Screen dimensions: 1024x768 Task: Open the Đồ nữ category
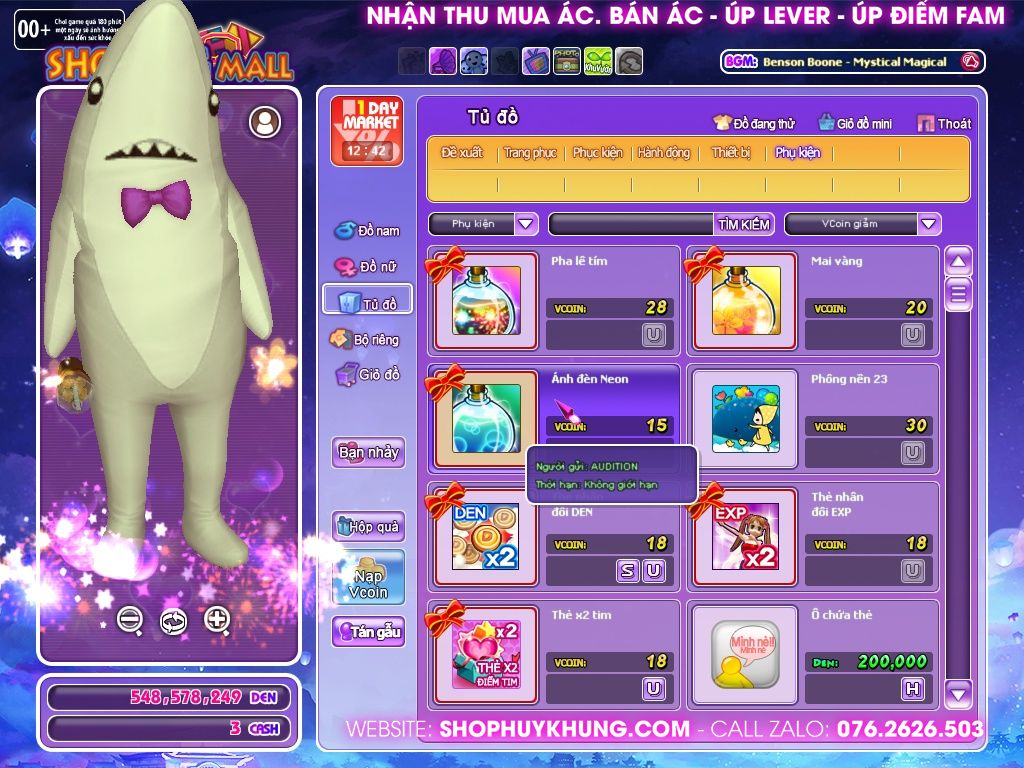point(367,267)
